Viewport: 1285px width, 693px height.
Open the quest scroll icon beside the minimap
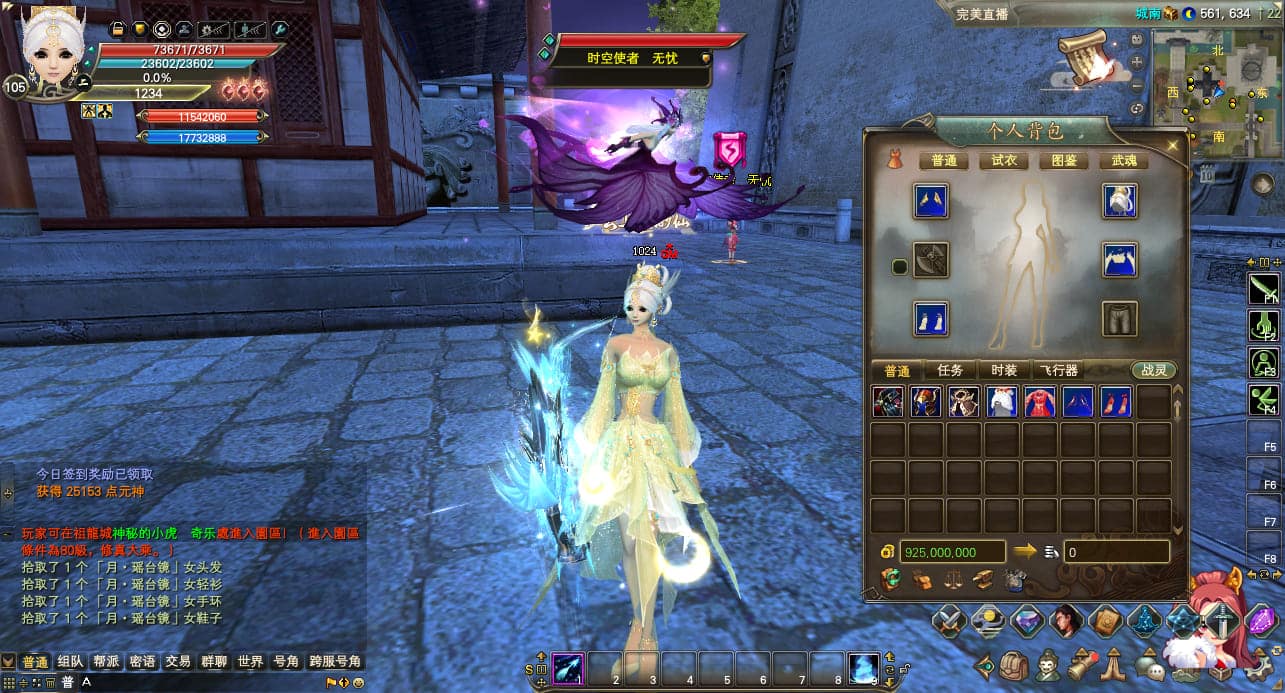click(x=1087, y=59)
